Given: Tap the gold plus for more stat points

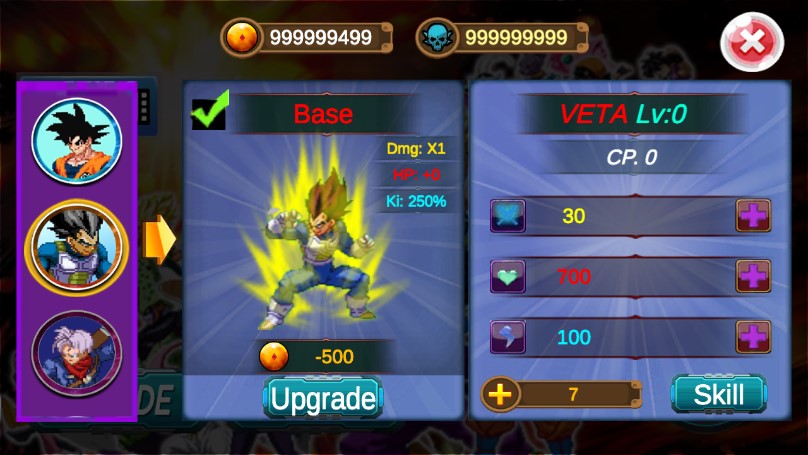Looking at the screenshot, I should [500, 394].
